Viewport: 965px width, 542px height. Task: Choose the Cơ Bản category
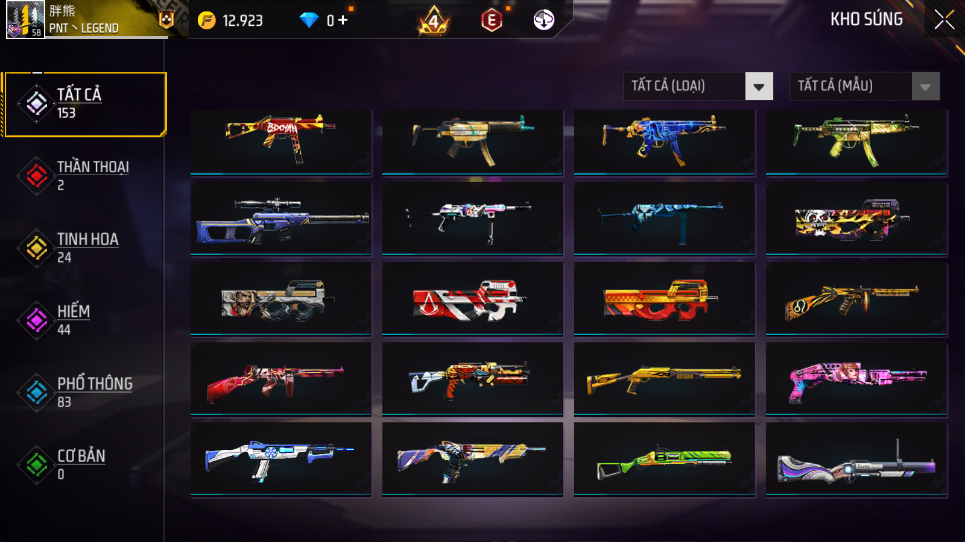[84, 463]
